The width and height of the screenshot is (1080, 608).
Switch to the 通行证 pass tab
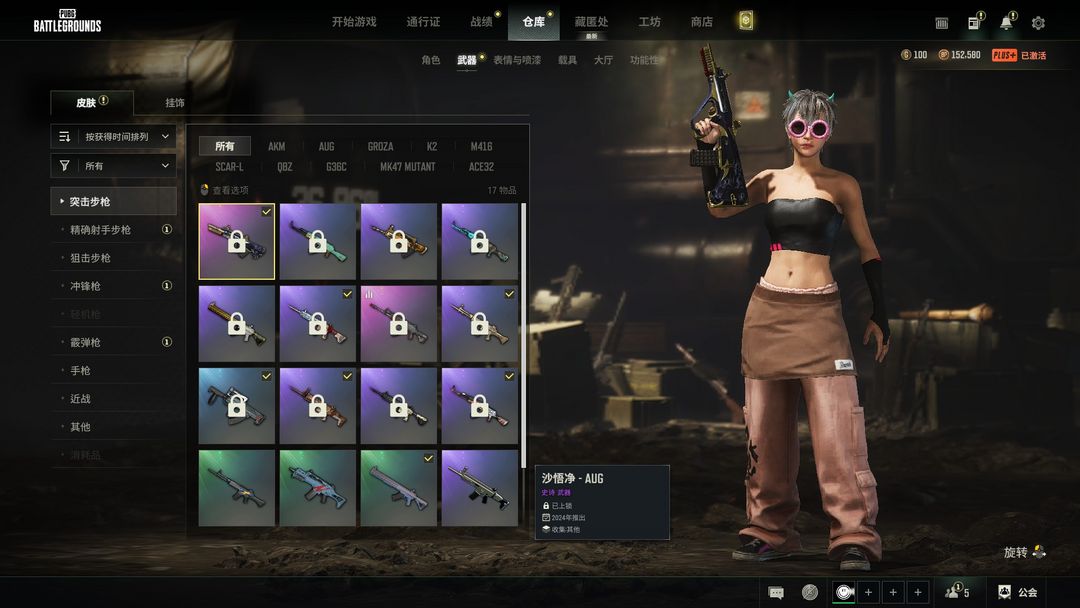click(x=423, y=22)
